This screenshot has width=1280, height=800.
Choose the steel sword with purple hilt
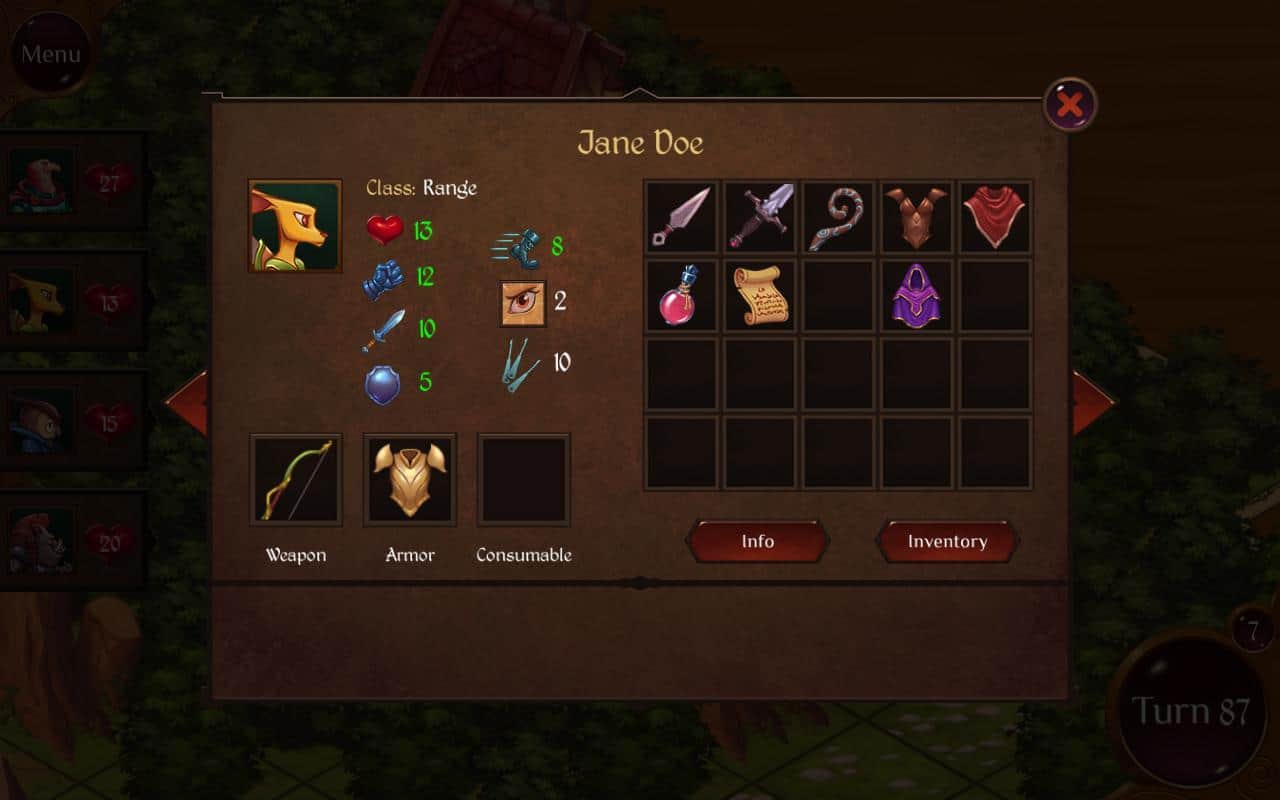click(x=760, y=217)
